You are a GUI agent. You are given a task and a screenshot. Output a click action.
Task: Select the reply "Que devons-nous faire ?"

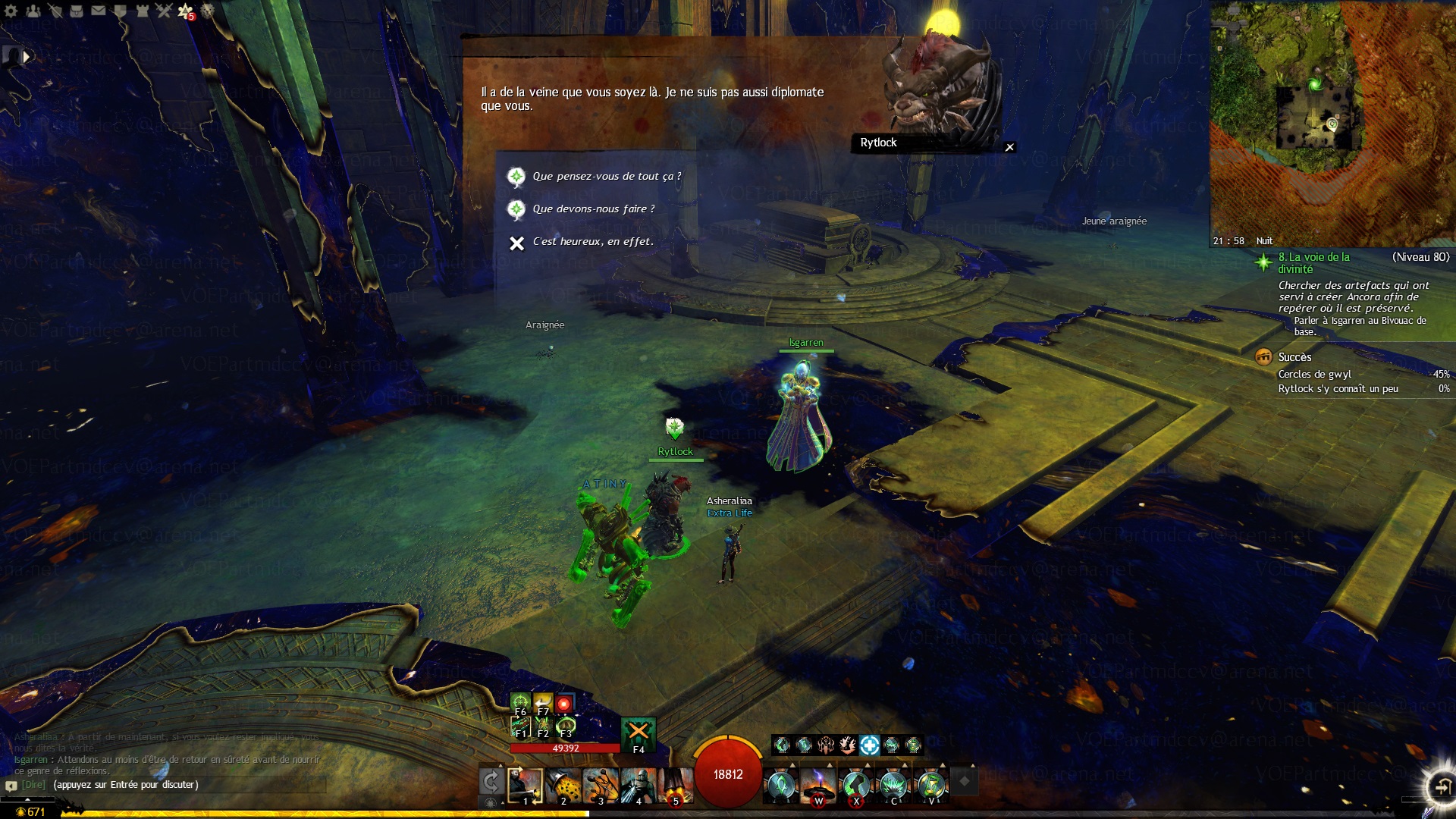click(x=593, y=209)
